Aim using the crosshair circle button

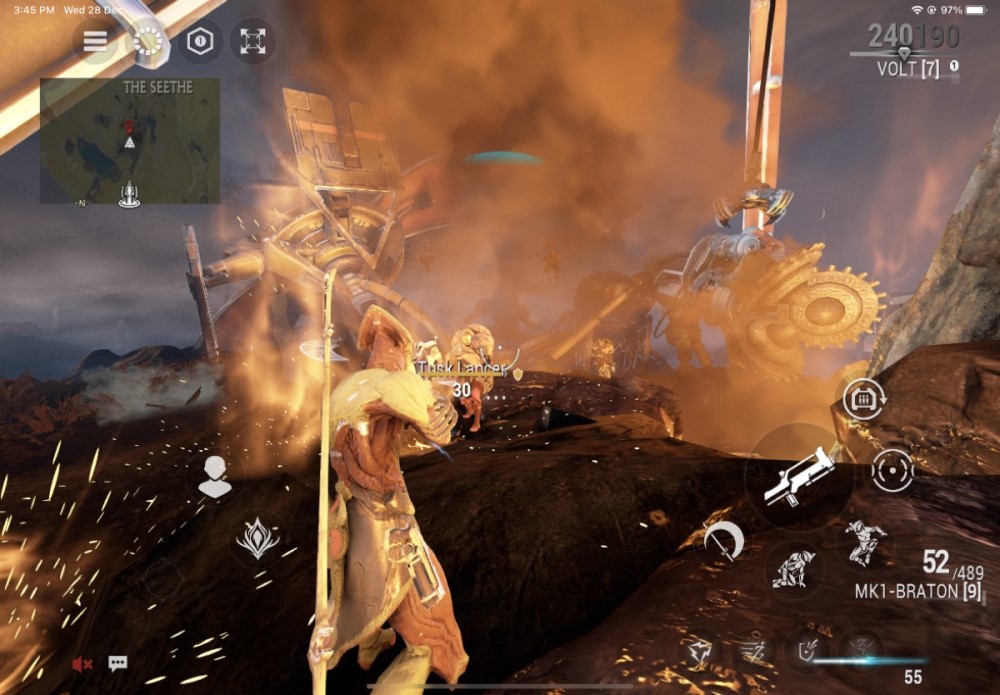(x=892, y=470)
